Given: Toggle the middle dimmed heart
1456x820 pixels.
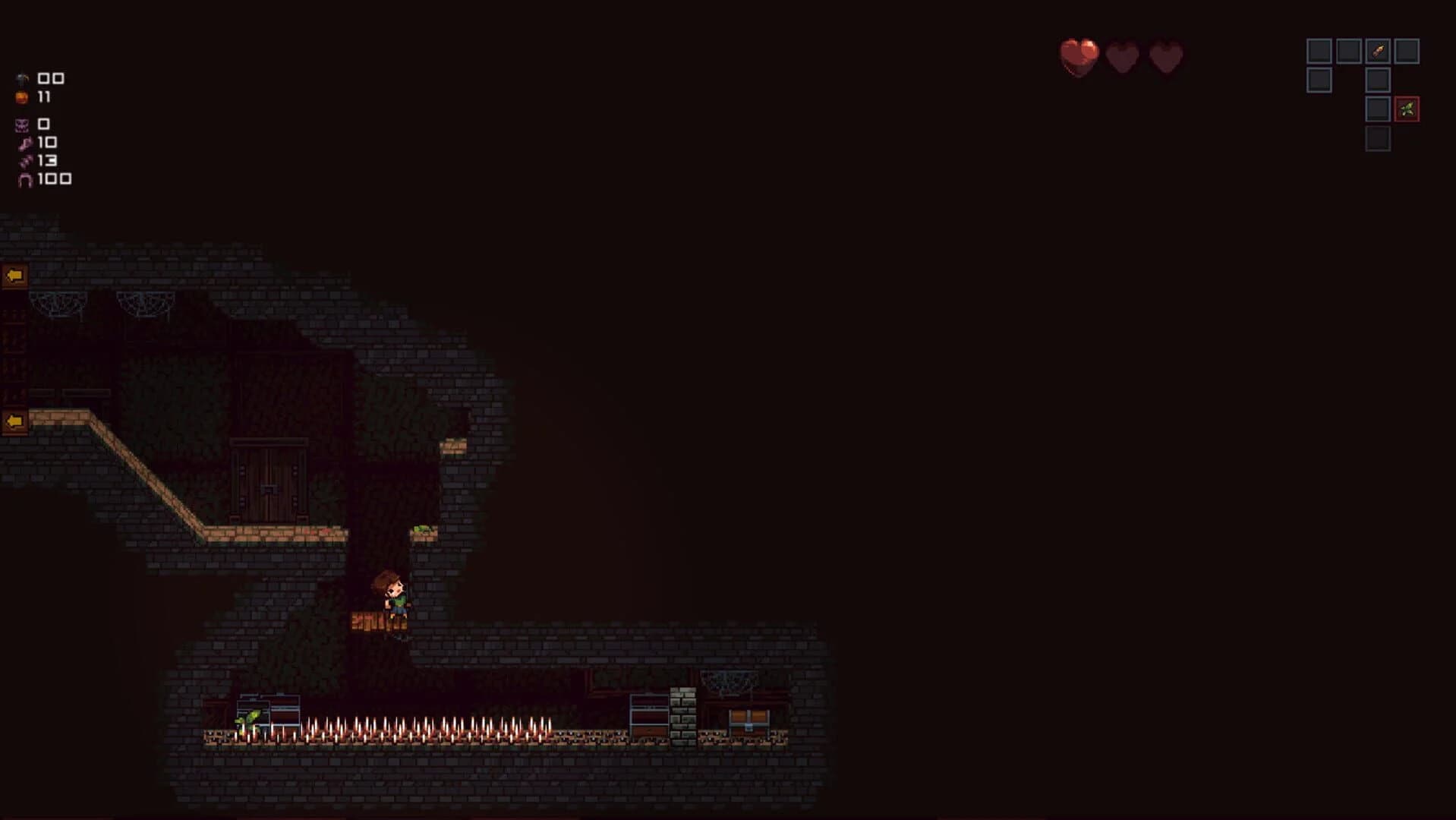Looking at the screenshot, I should [1124, 56].
